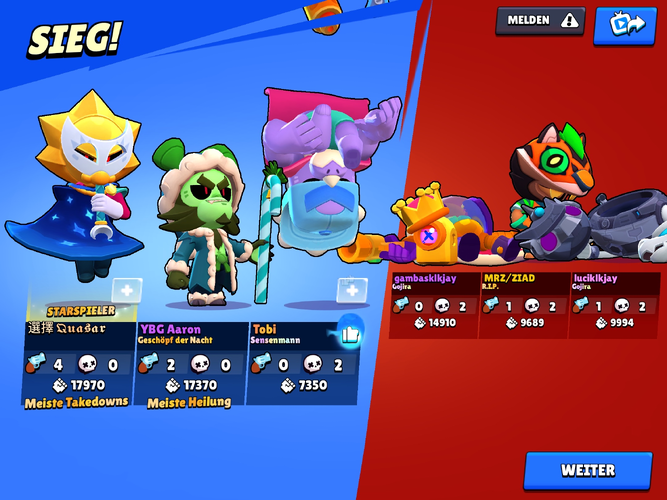Open the star player Quasar's stats card
This screenshot has width=667, height=500.
click(77, 362)
